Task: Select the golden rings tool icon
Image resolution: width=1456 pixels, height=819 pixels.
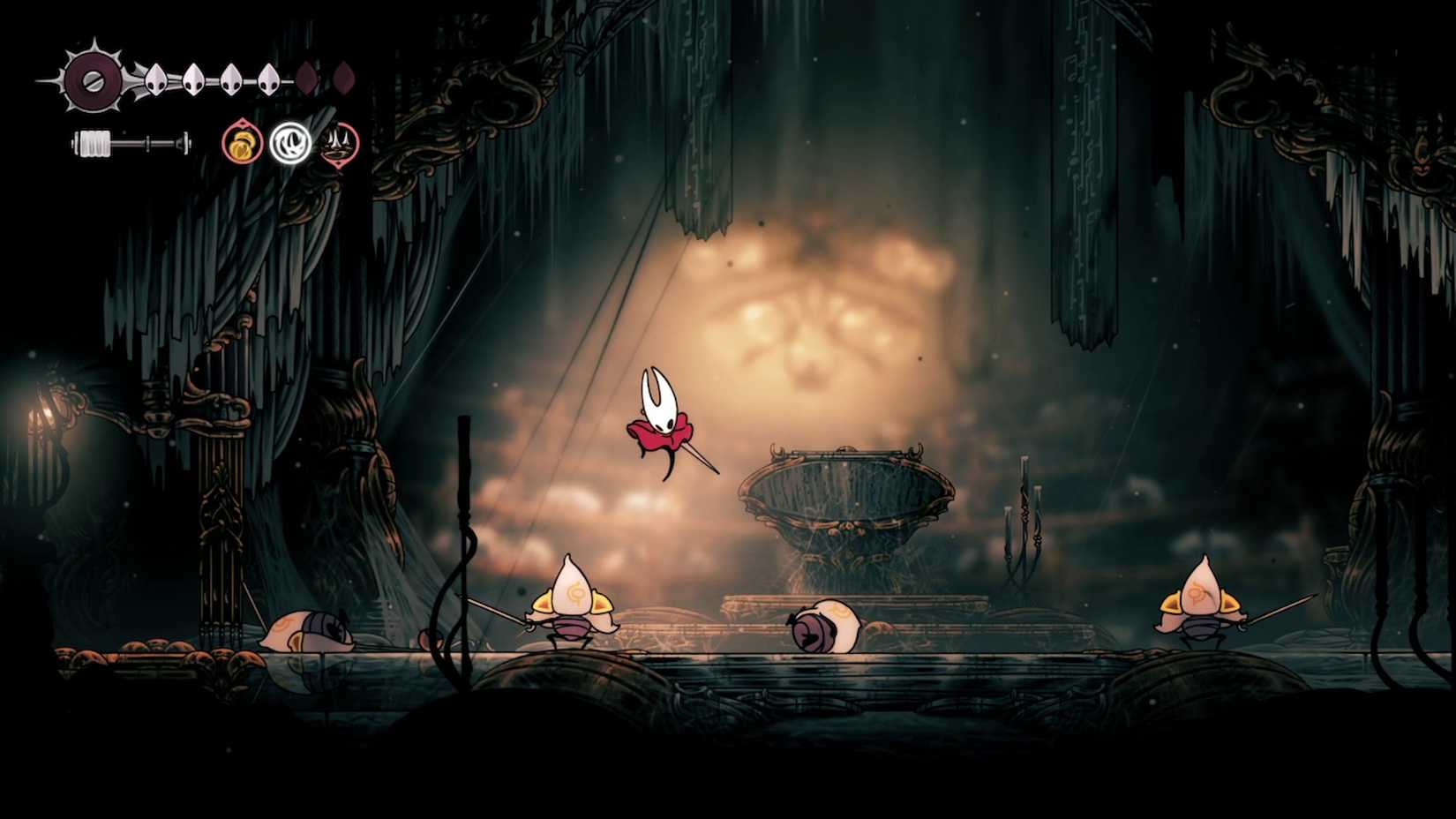Action: [x=242, y=143]
